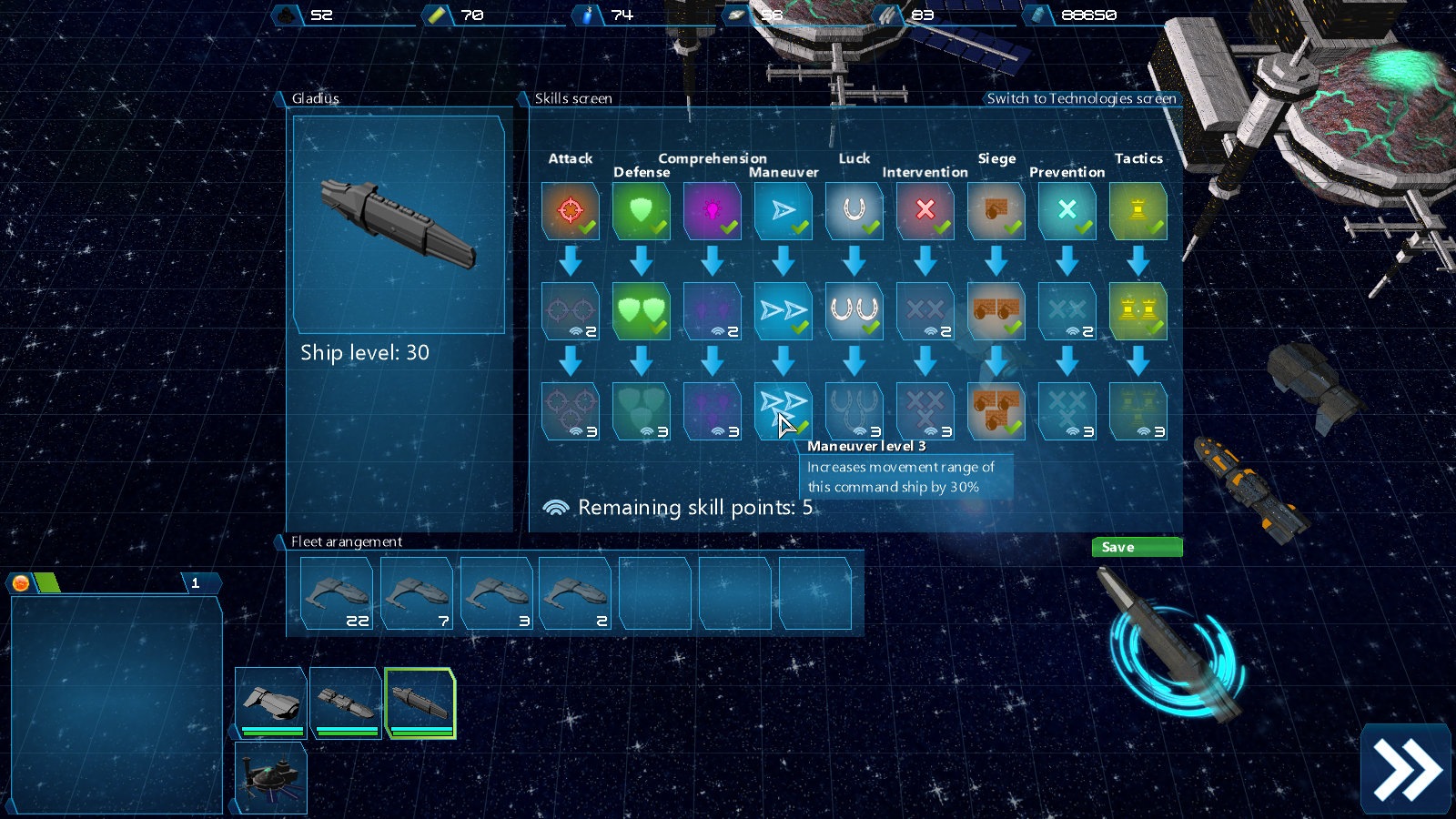
Task: Select the Attack level 1 crosshair skill
Action: tap(571, 211)
